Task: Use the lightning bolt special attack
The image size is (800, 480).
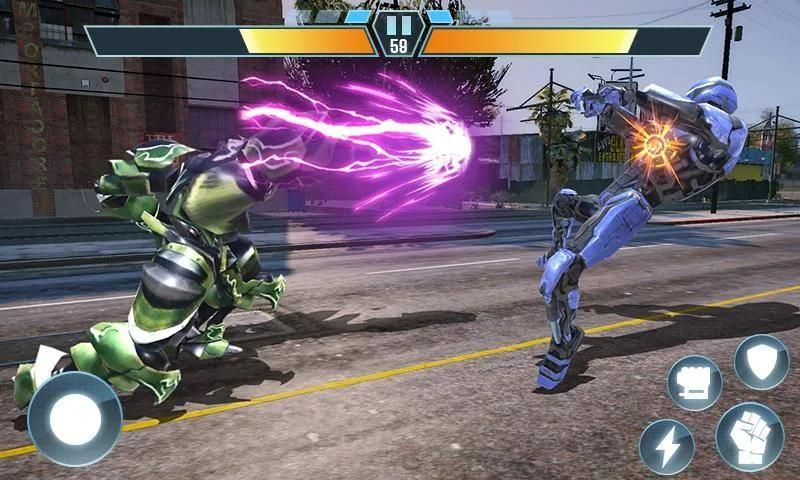Action: 666,446
